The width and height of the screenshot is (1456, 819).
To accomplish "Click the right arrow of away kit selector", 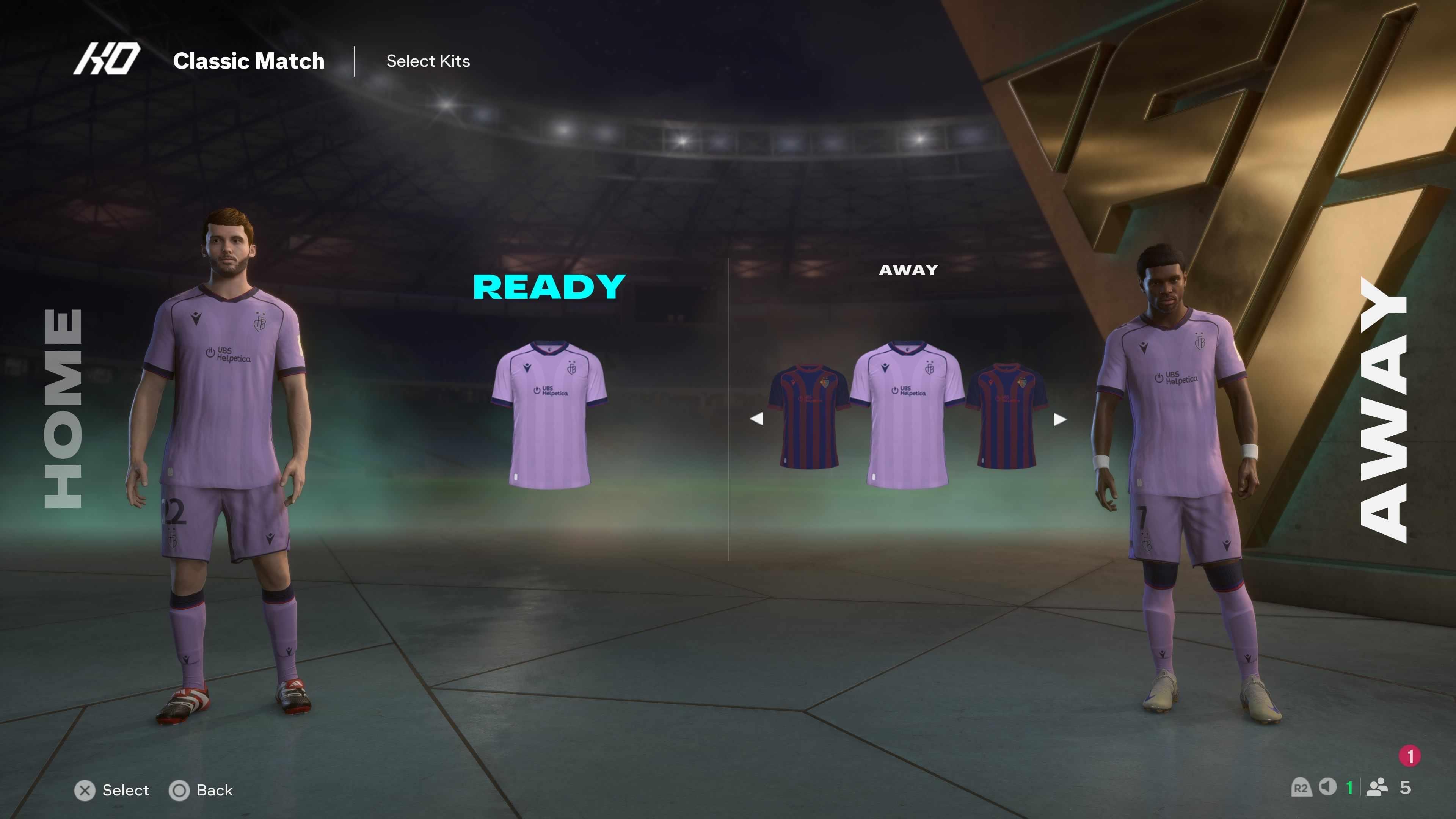I will pyautogui.click(x=1060, y=419).
